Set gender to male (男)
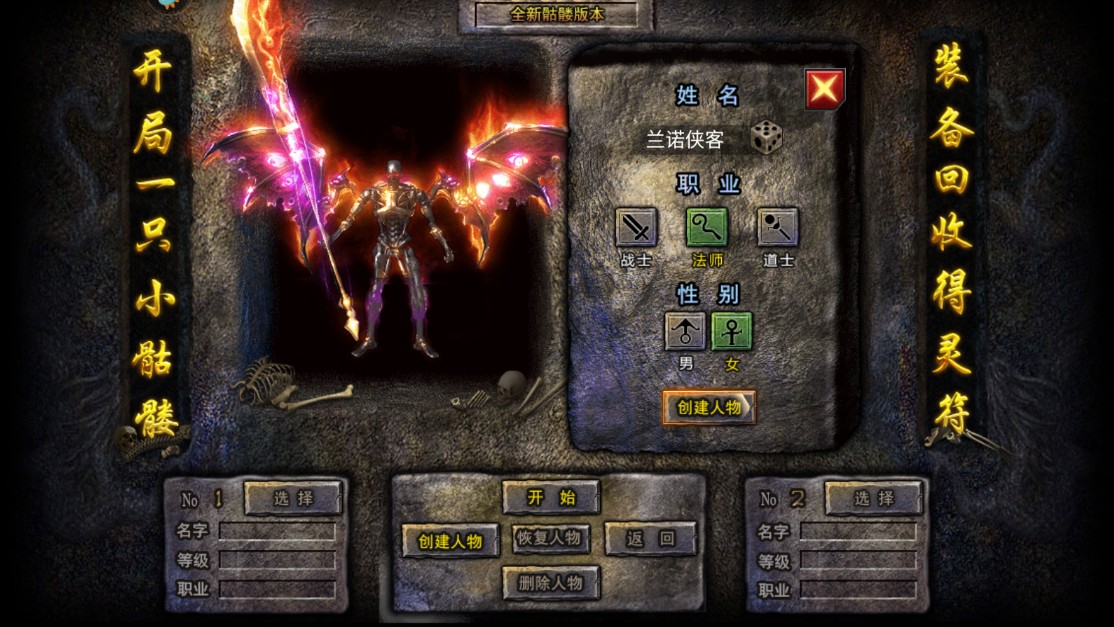Viewport: 1114px width, 627px height. [x=685, y=331]
